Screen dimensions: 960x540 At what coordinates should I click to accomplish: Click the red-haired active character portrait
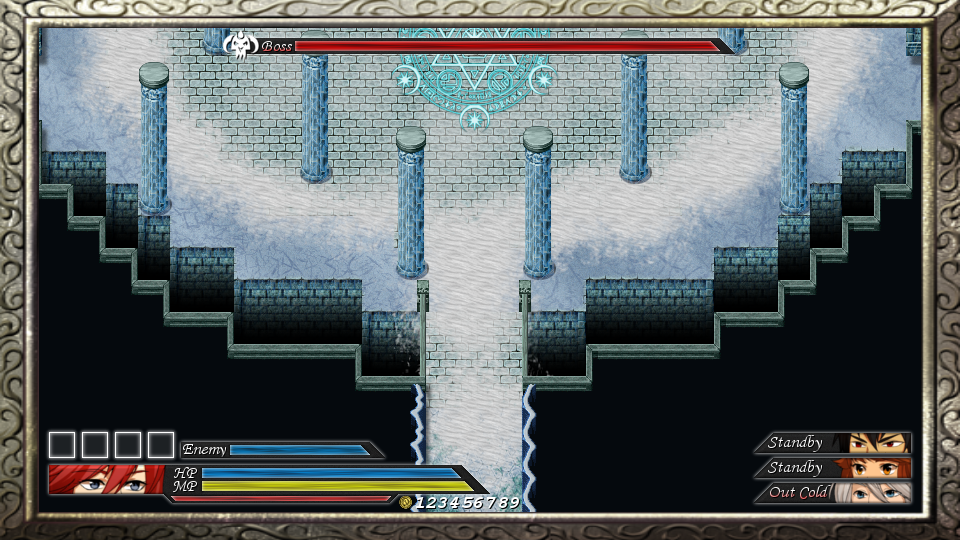coord(106,479)
